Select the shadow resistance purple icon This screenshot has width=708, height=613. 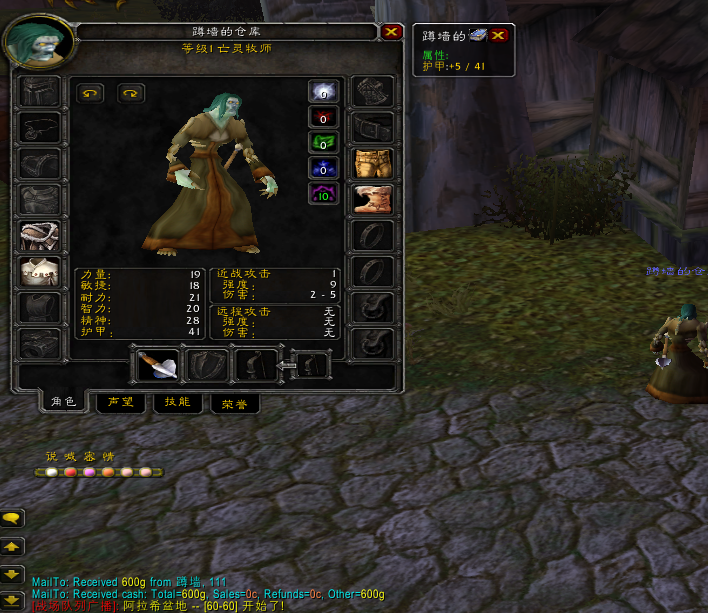pyautogui.click(x=323, y=192)
